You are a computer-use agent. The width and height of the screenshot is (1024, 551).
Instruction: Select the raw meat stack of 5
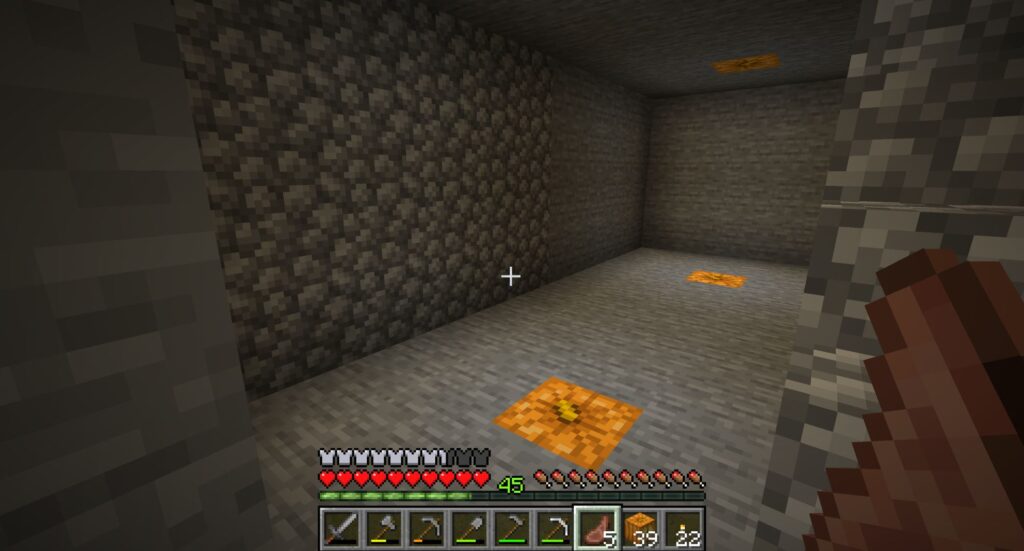(596, 527)
